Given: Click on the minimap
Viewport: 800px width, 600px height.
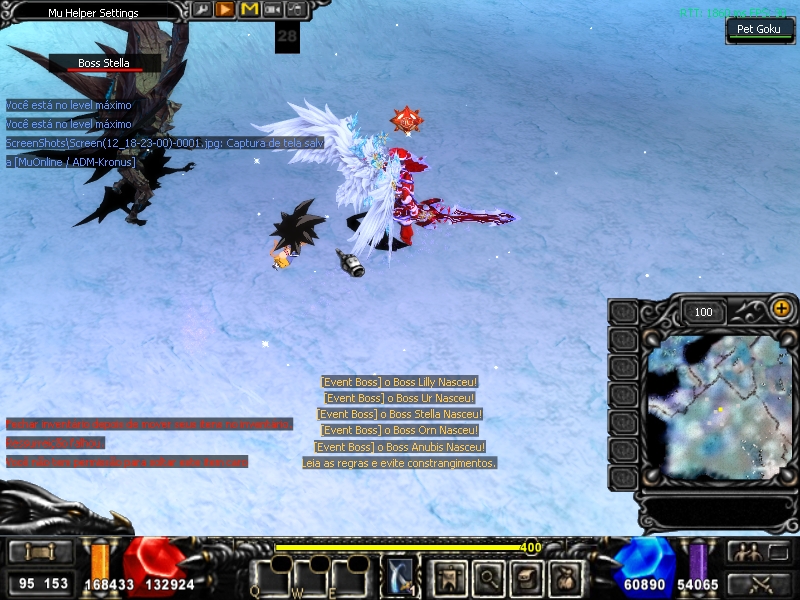Looking at the screenshot, I should 718,405.
